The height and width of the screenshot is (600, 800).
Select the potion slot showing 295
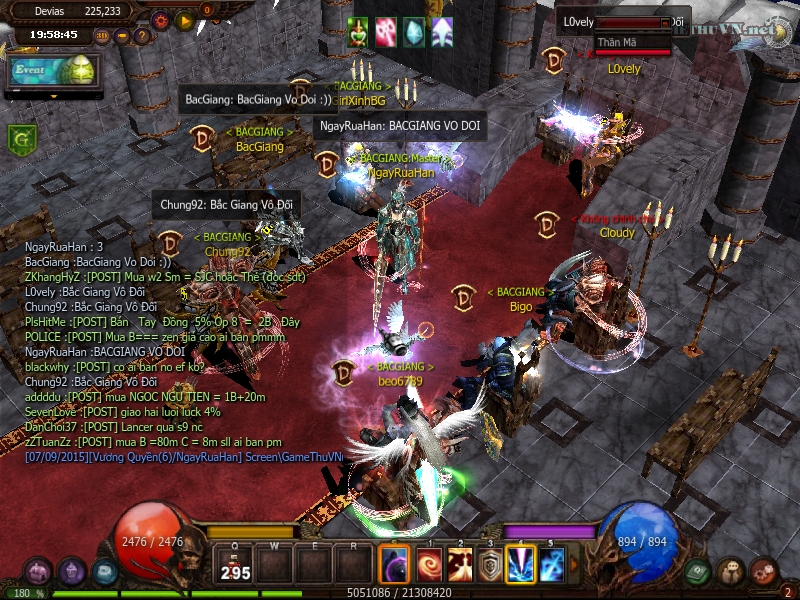point(235,565)
